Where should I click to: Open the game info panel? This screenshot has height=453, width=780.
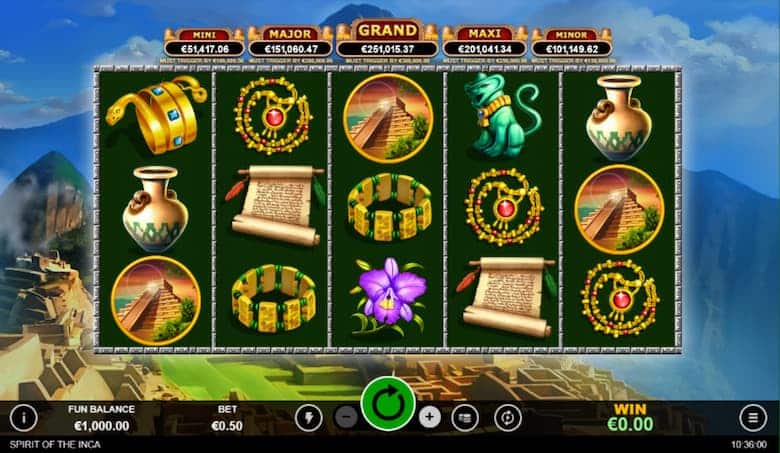[x=23, y=417]
